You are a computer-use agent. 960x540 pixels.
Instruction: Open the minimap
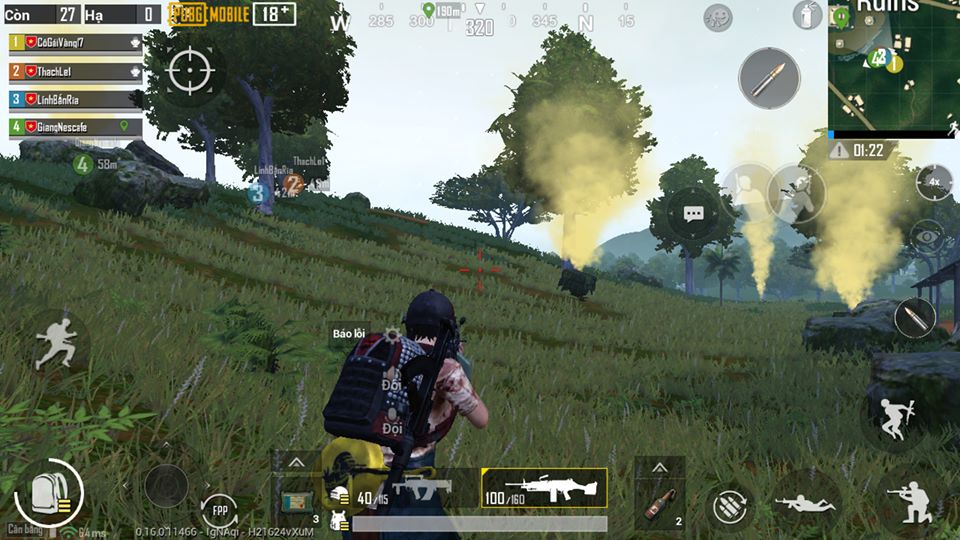tap(892, 68)
